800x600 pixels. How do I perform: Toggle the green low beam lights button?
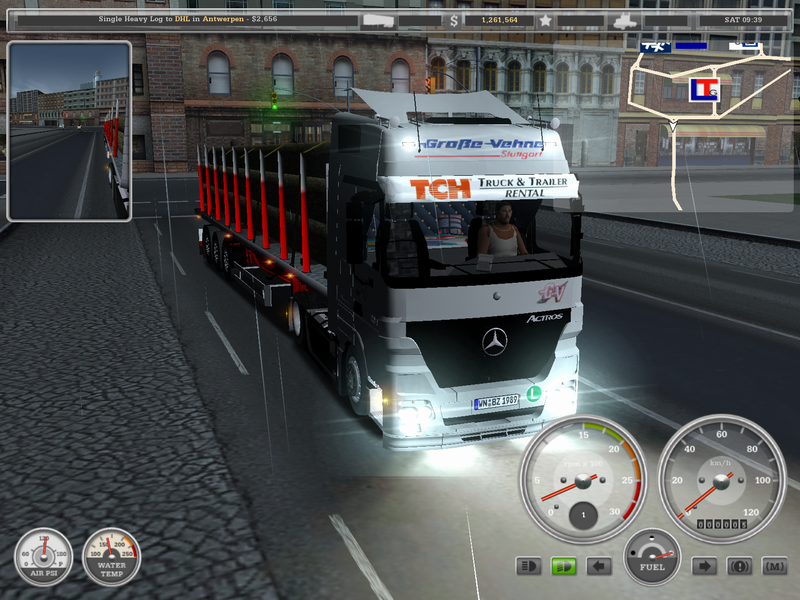[x=564, y=567]
